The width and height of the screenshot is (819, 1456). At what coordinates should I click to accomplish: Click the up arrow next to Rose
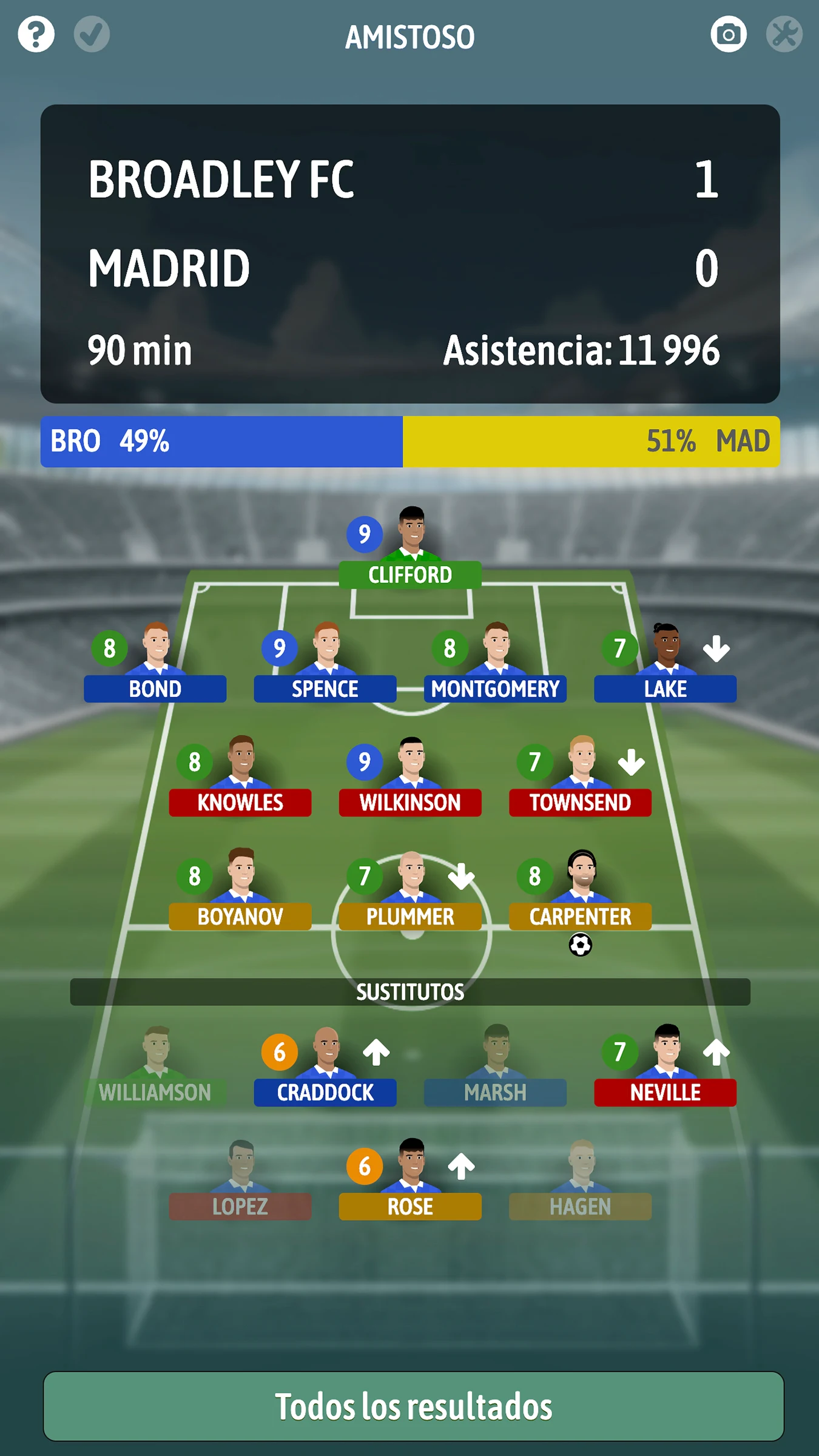point(461,1165)
